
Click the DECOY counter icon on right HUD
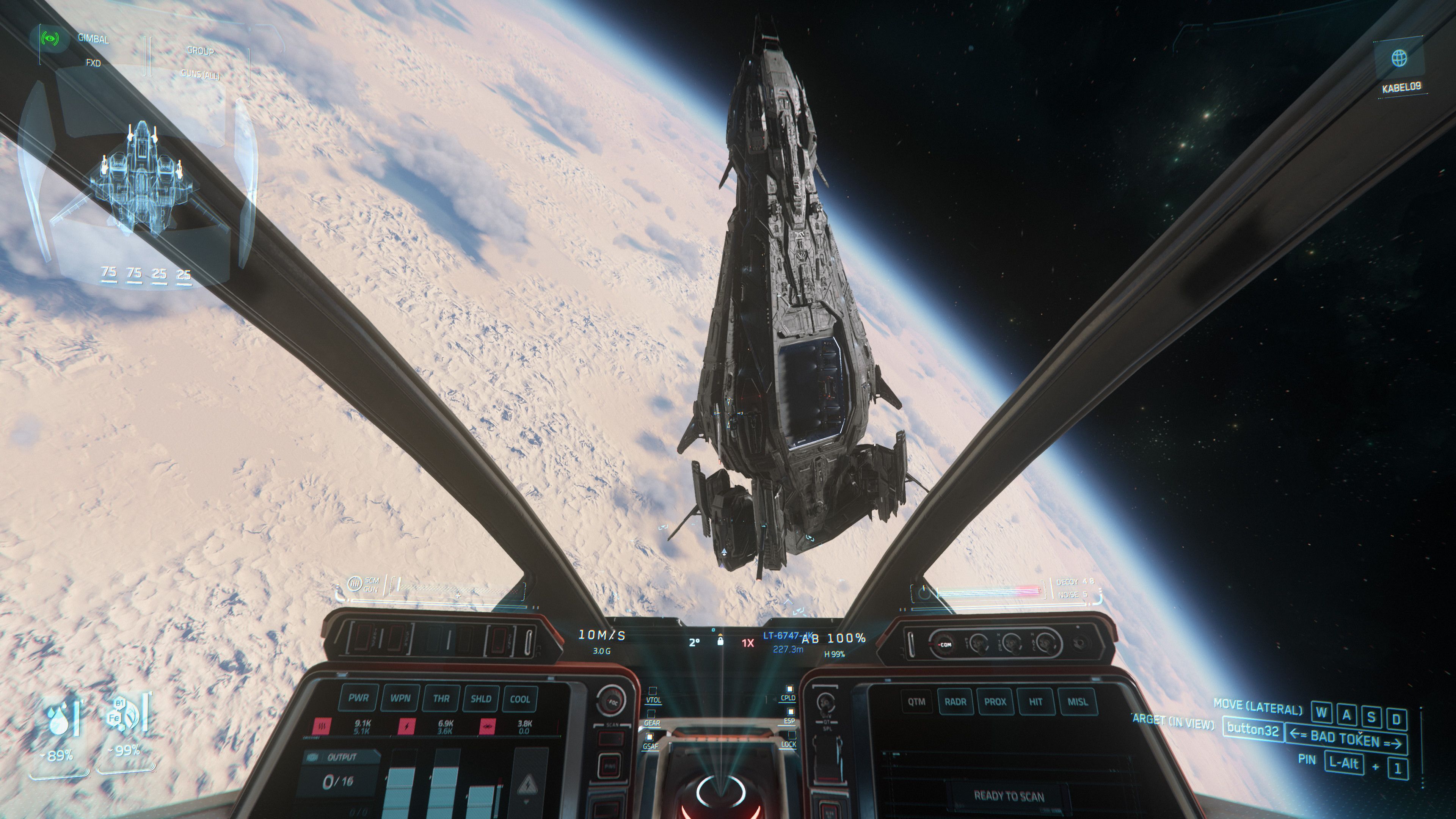[x=924, y=593]
